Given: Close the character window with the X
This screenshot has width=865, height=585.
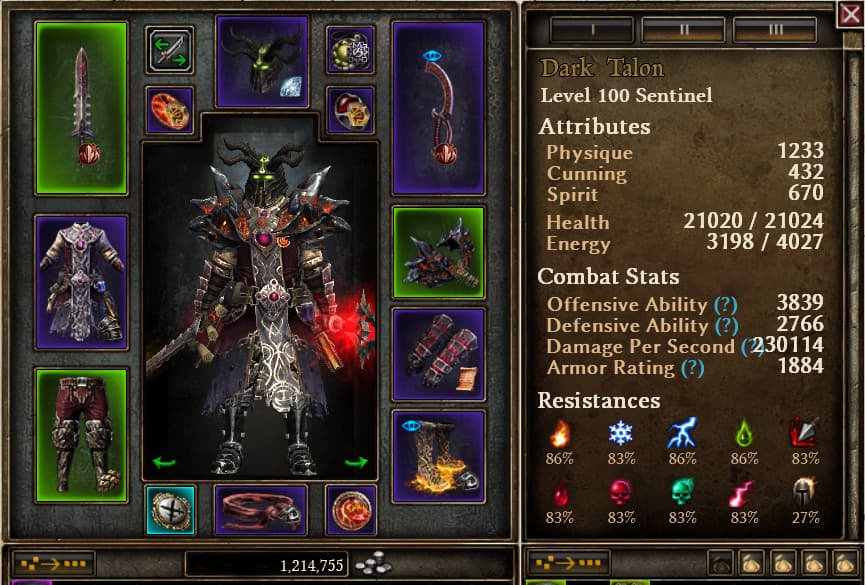Looking at the screenshot, I should tap(850, 14).
